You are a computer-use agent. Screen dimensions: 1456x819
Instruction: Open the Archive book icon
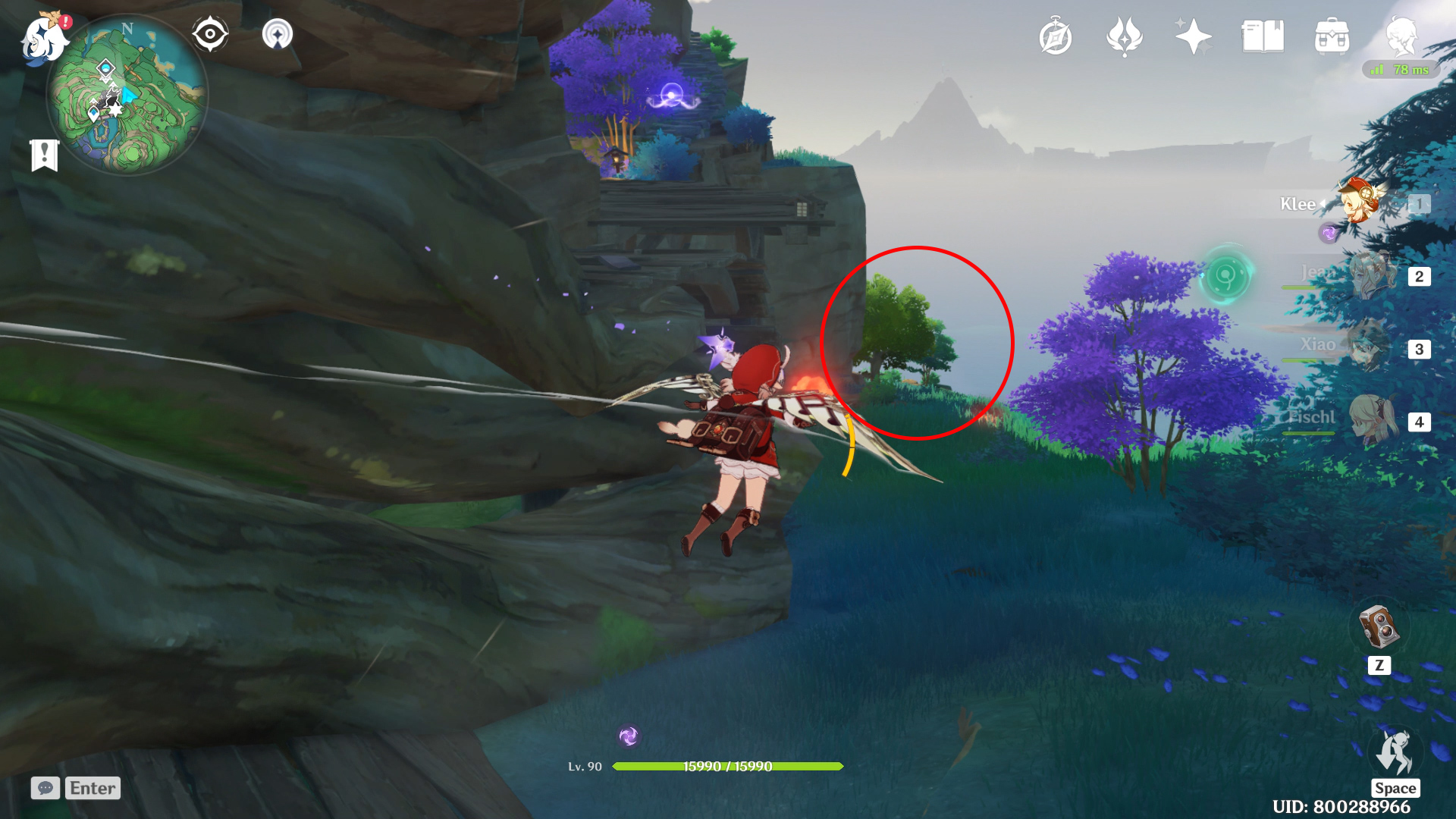coord(1263,37)
